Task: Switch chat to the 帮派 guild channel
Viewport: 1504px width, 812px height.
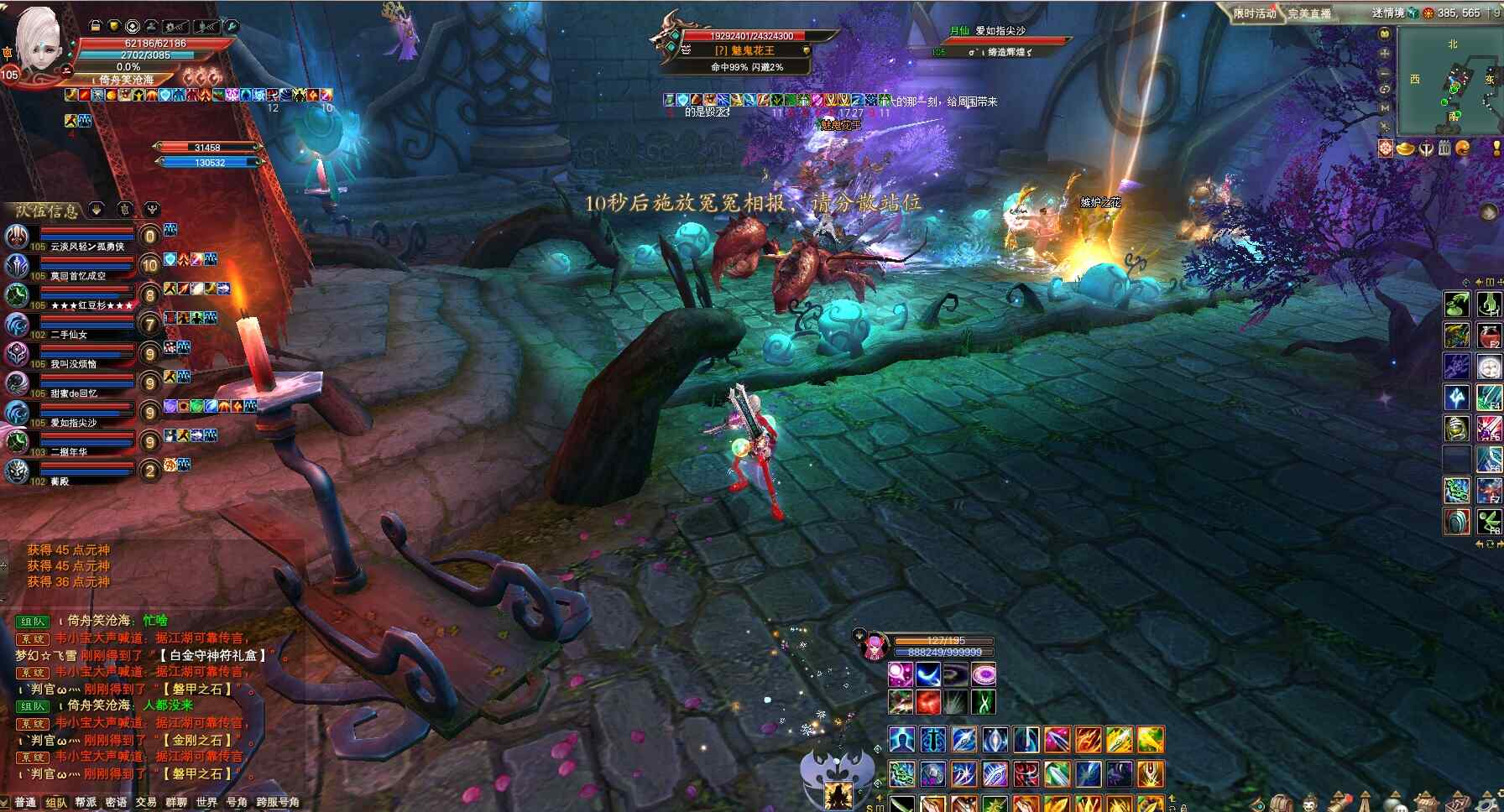Action: (x=86, y=803)
